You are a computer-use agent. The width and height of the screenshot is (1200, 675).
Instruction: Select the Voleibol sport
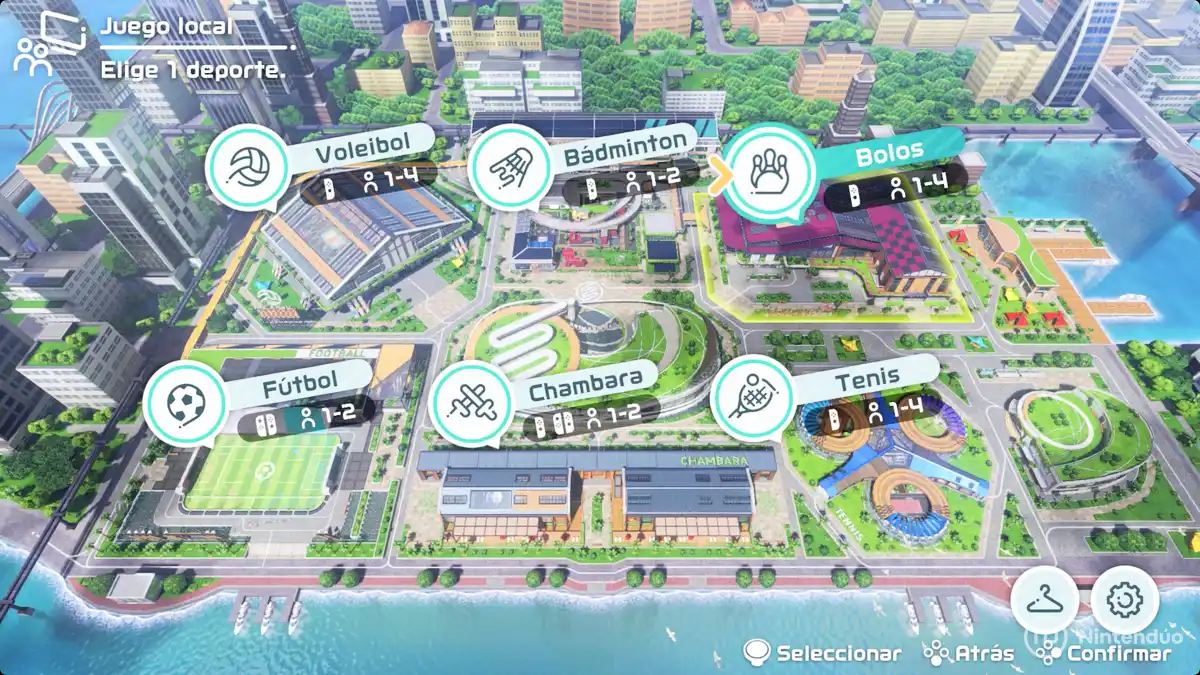[x=245, y=168]
